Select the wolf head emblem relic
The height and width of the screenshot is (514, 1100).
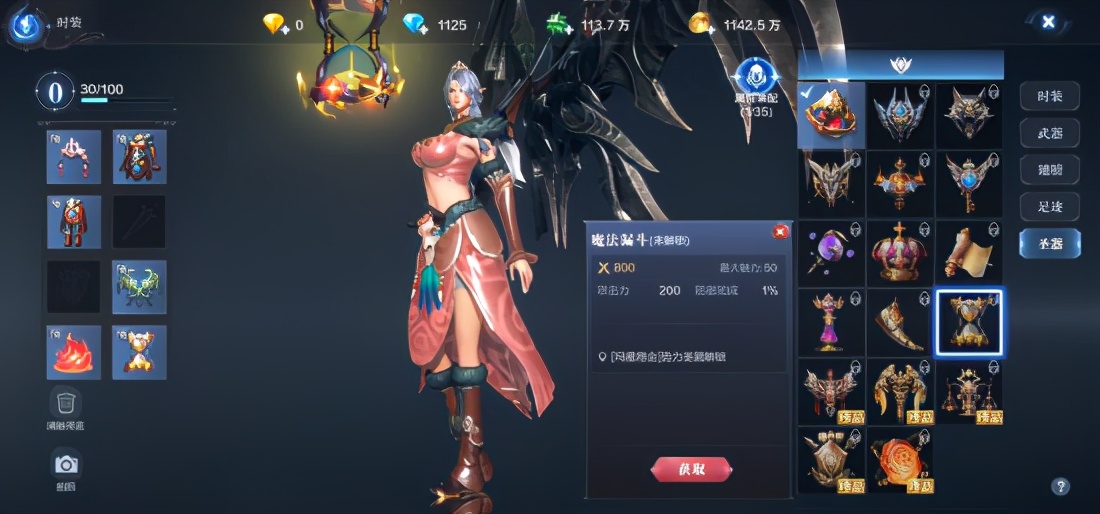coord(969,115)
